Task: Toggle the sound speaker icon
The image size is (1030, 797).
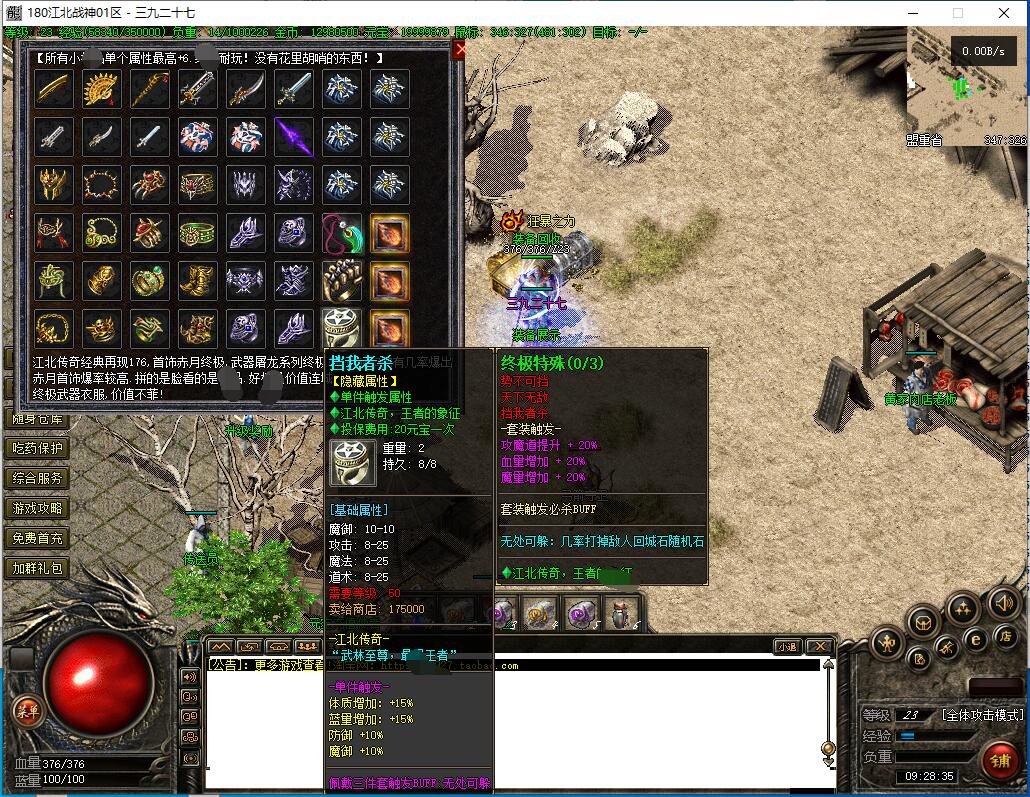Action: [1004, 602]
